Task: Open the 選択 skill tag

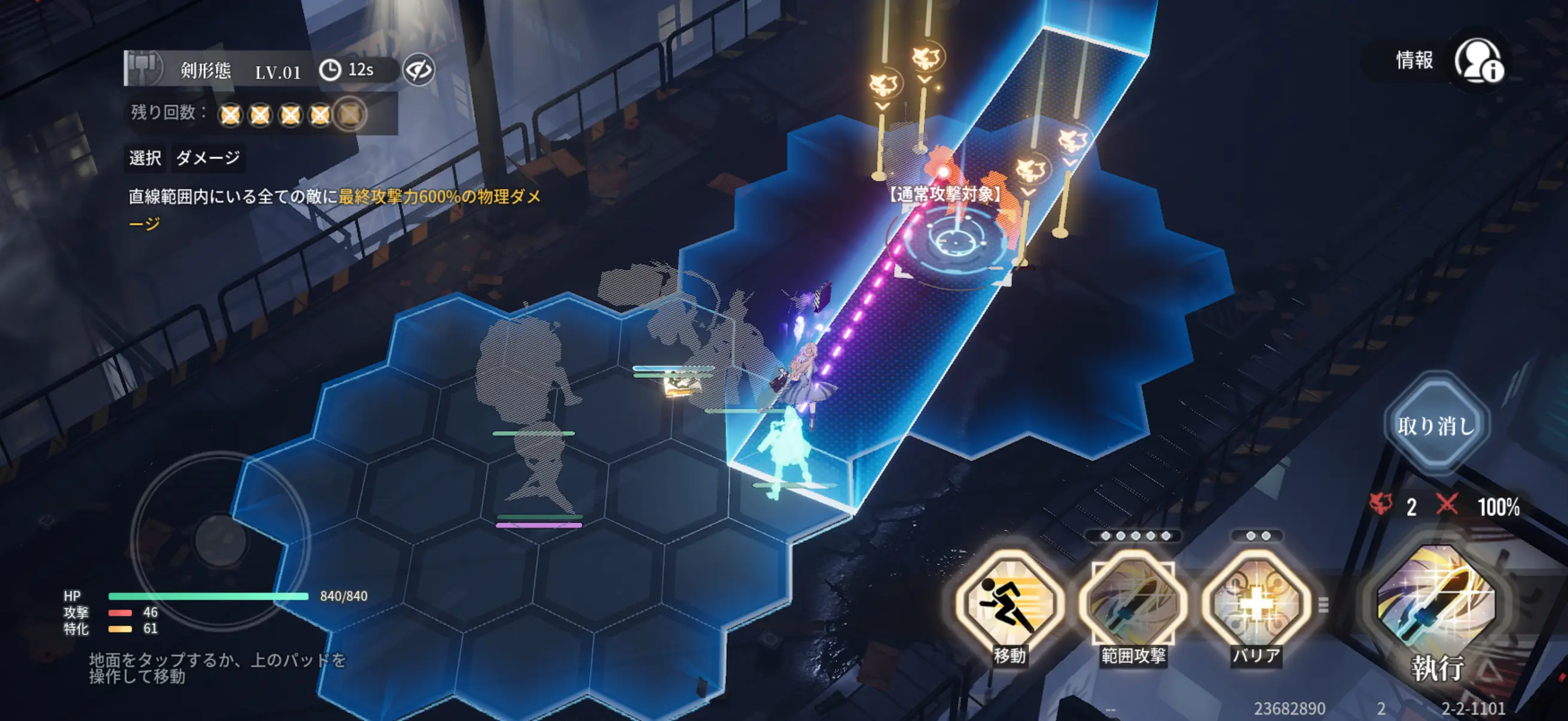Action: (145, 158)
